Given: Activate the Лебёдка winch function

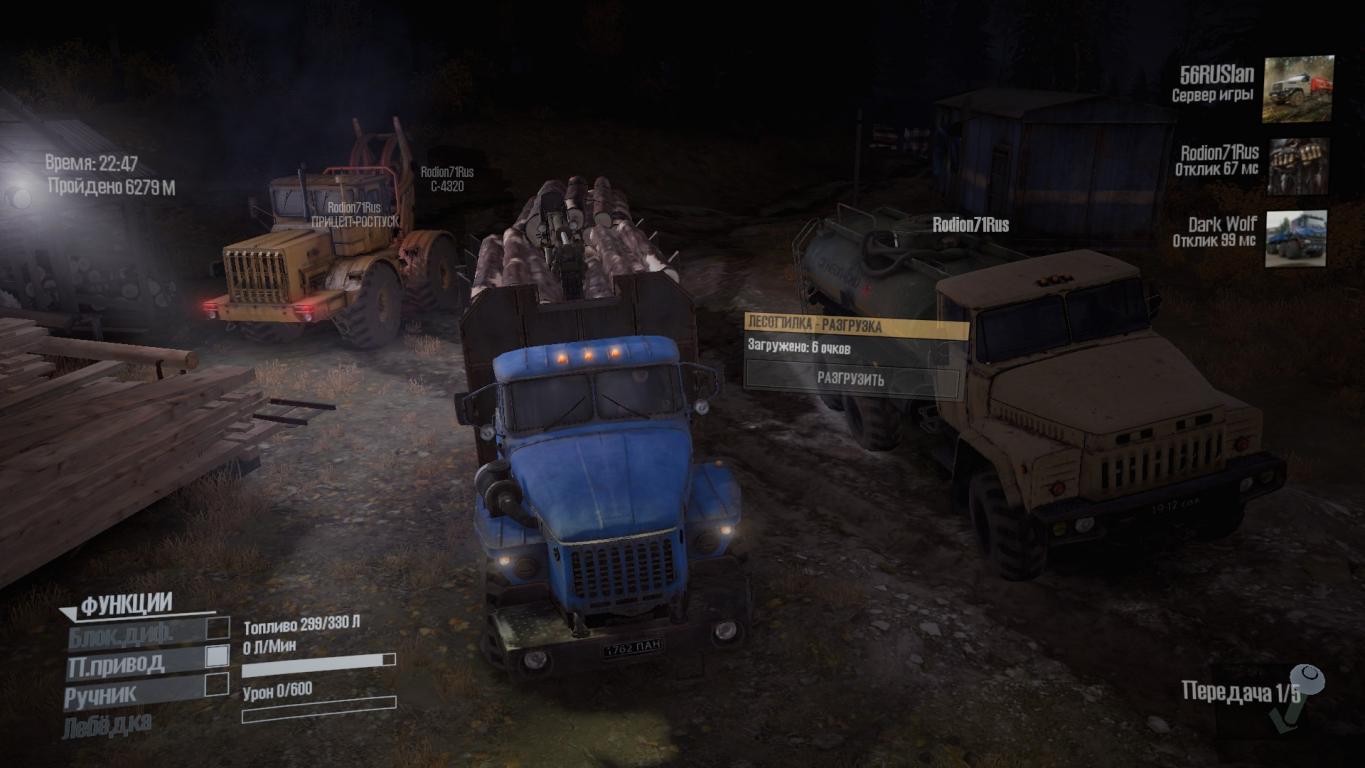Looking at the screenshot, I should coord(108,725).
